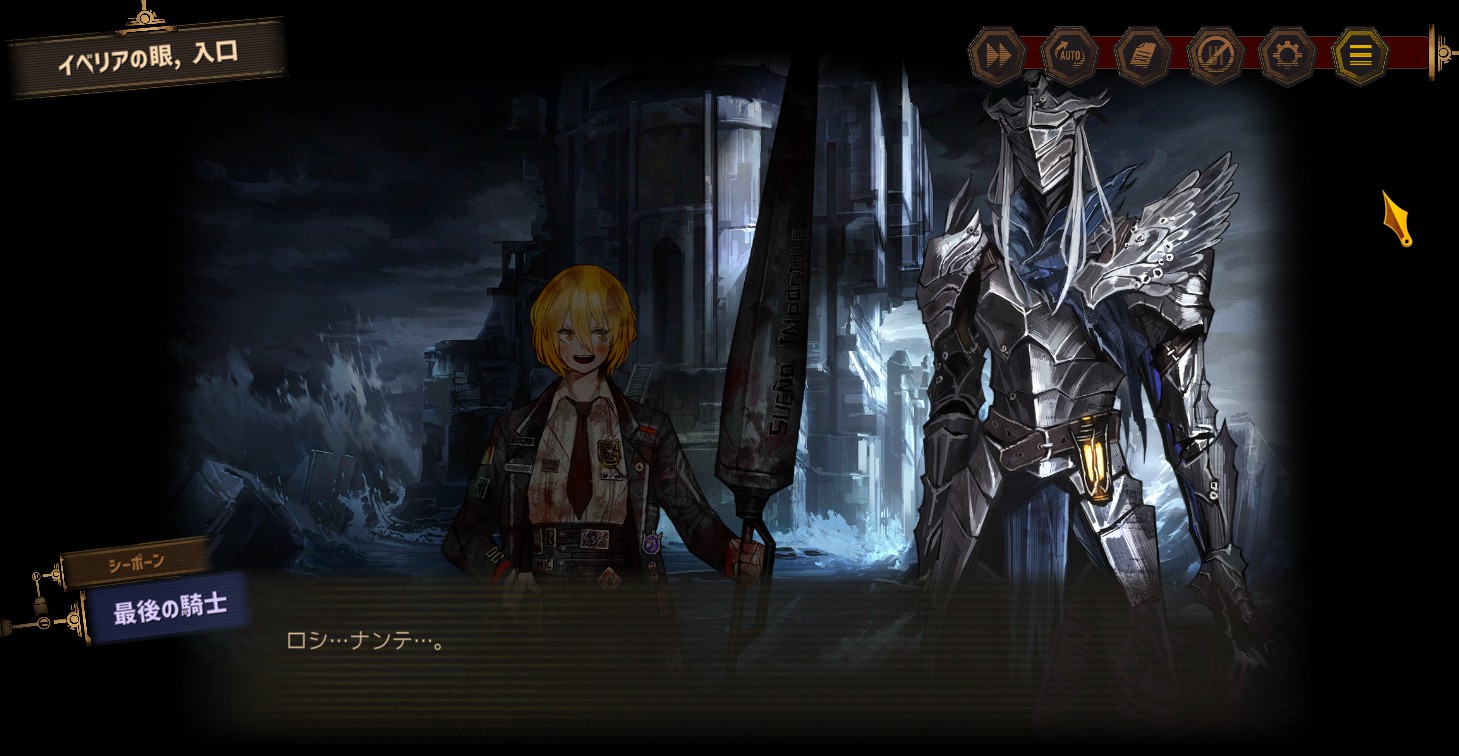Image resolution: width=1459 pixels, height=756 pixels.
Task: Open settings with the gear icon
Action: pyautogui.click(x=1288, y=55)
